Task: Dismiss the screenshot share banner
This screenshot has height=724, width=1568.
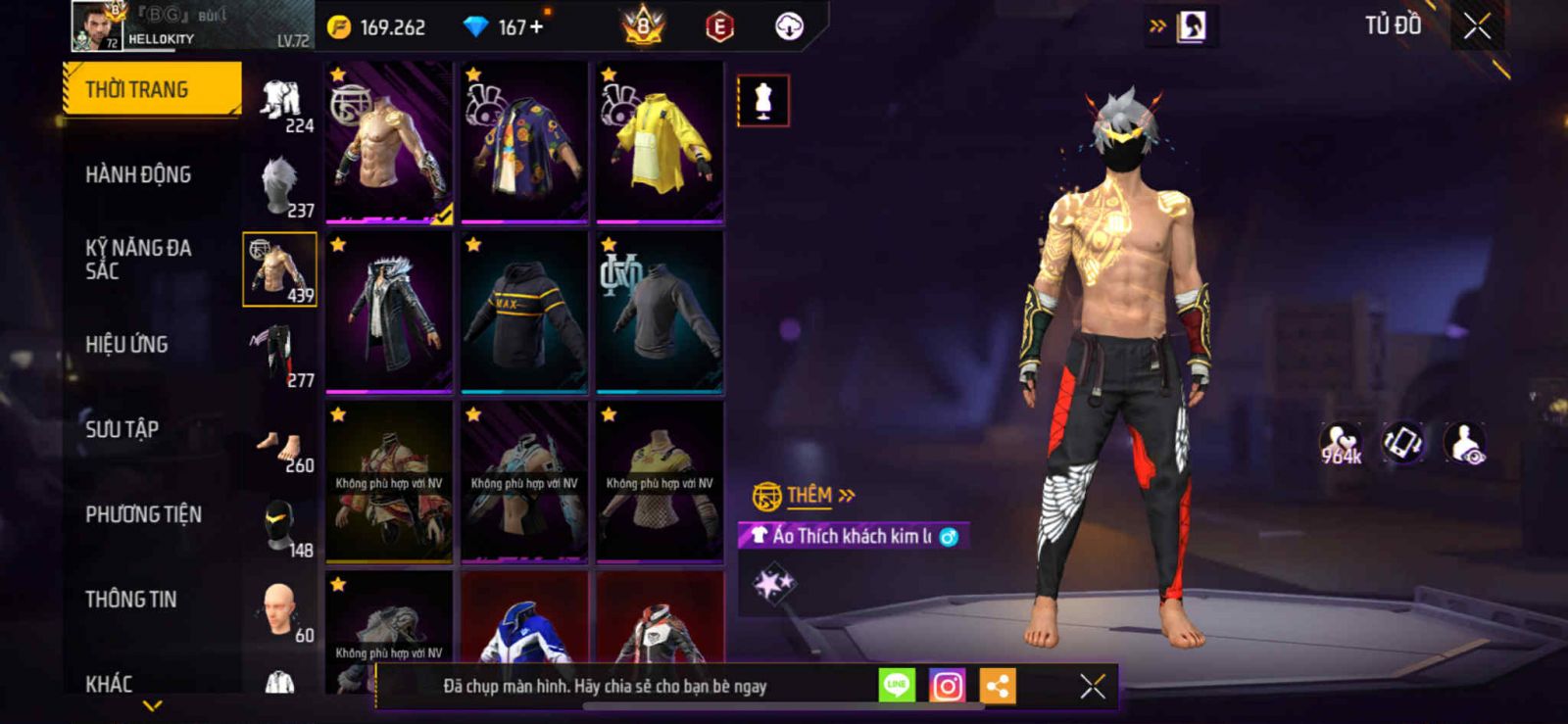Action: pos(1092,687)
